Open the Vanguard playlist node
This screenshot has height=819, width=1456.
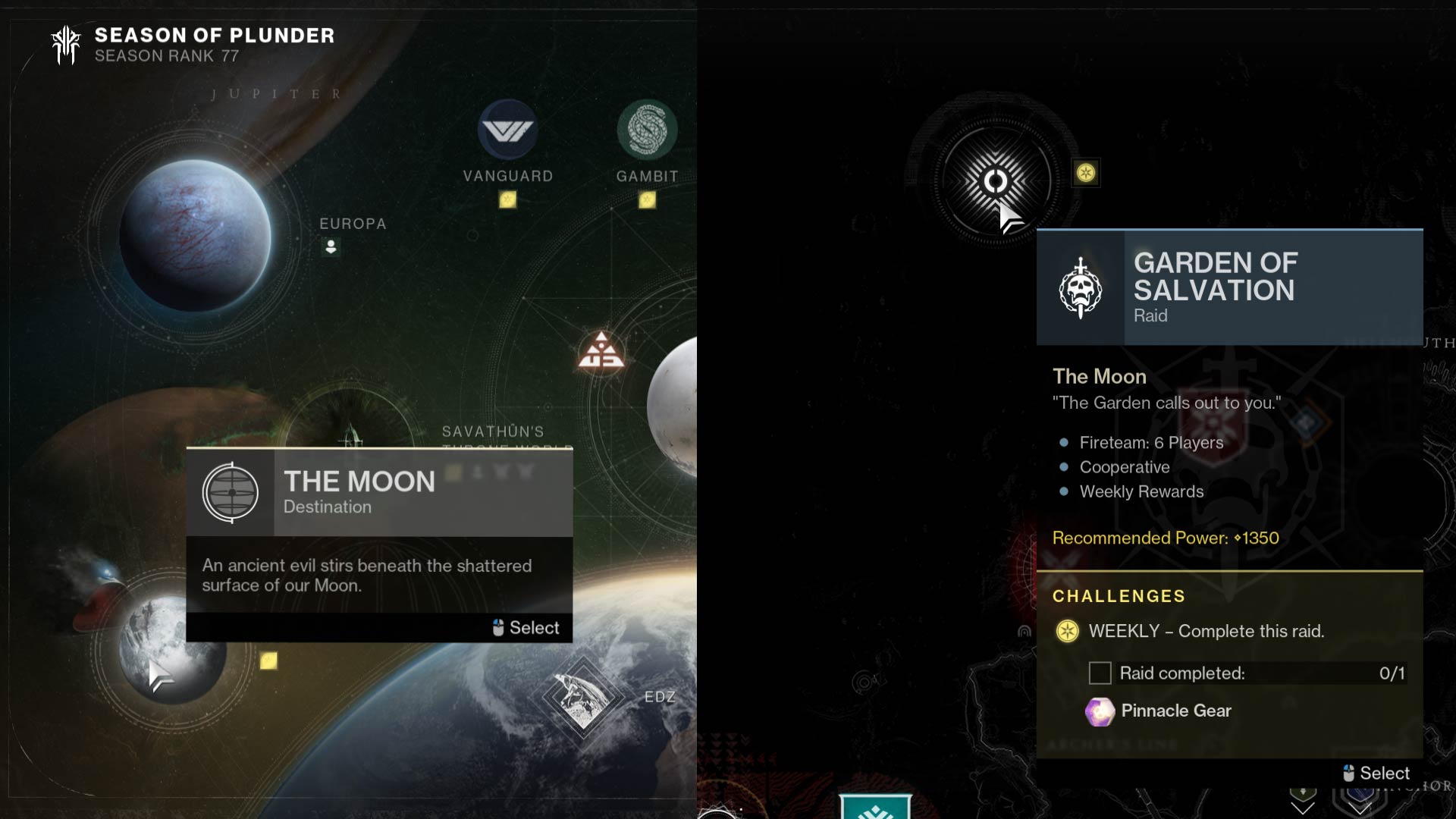pyautogui.click(x=507, y=130)
